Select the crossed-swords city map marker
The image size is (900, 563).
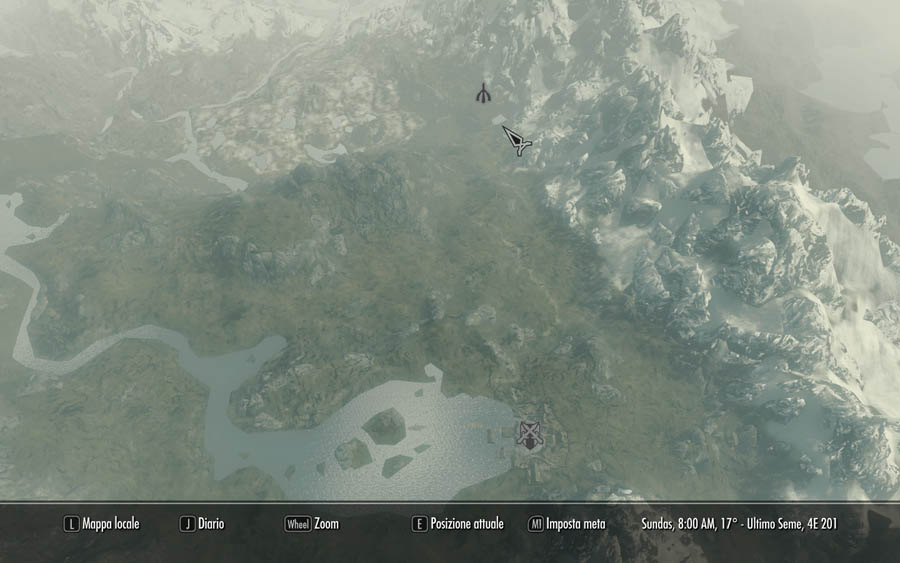(x=528, y=434)
